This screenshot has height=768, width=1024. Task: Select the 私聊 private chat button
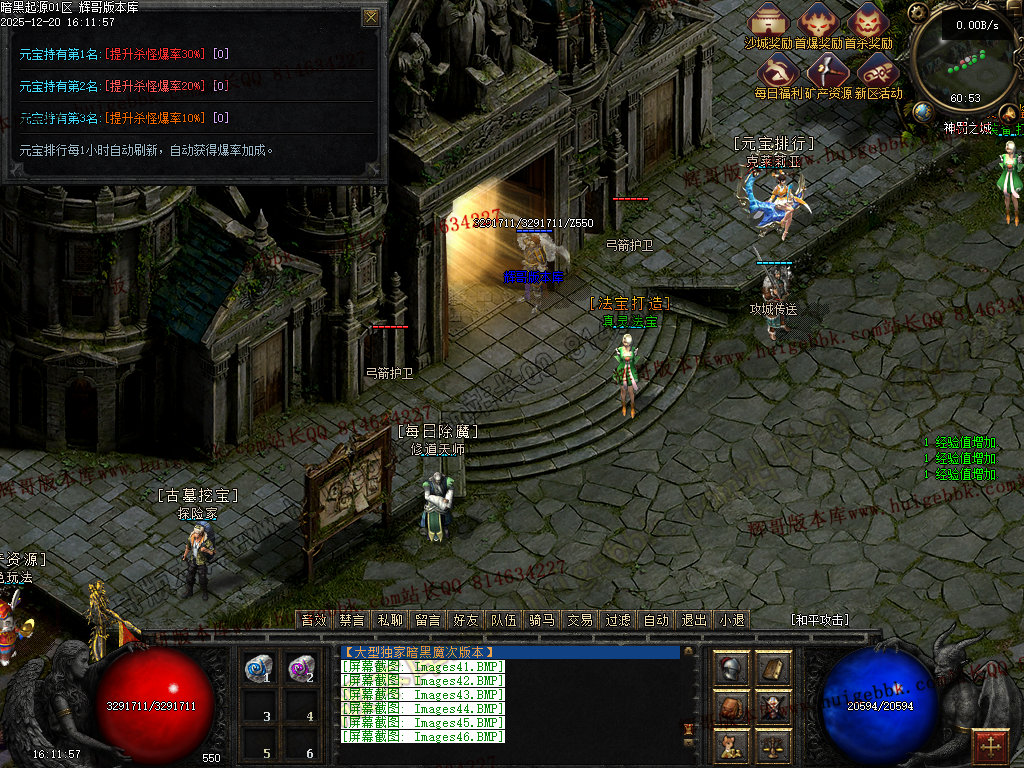390,620
